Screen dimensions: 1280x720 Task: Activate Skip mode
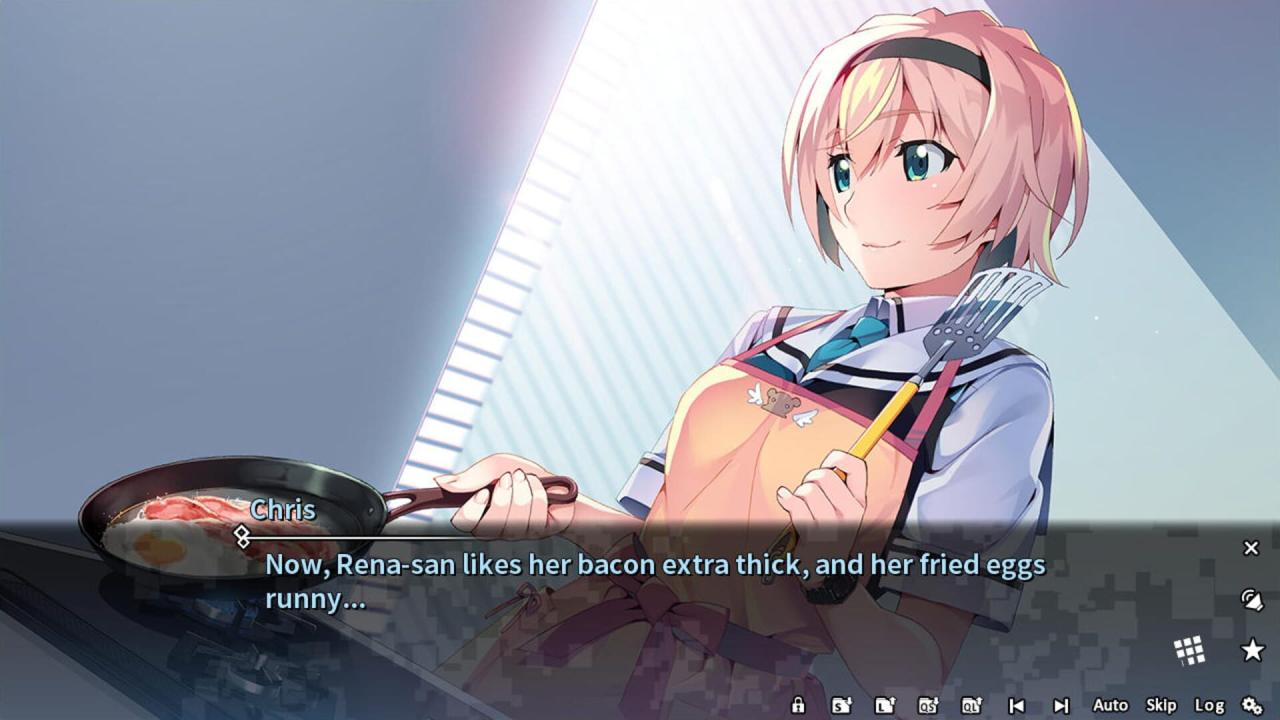[1161, 705]
